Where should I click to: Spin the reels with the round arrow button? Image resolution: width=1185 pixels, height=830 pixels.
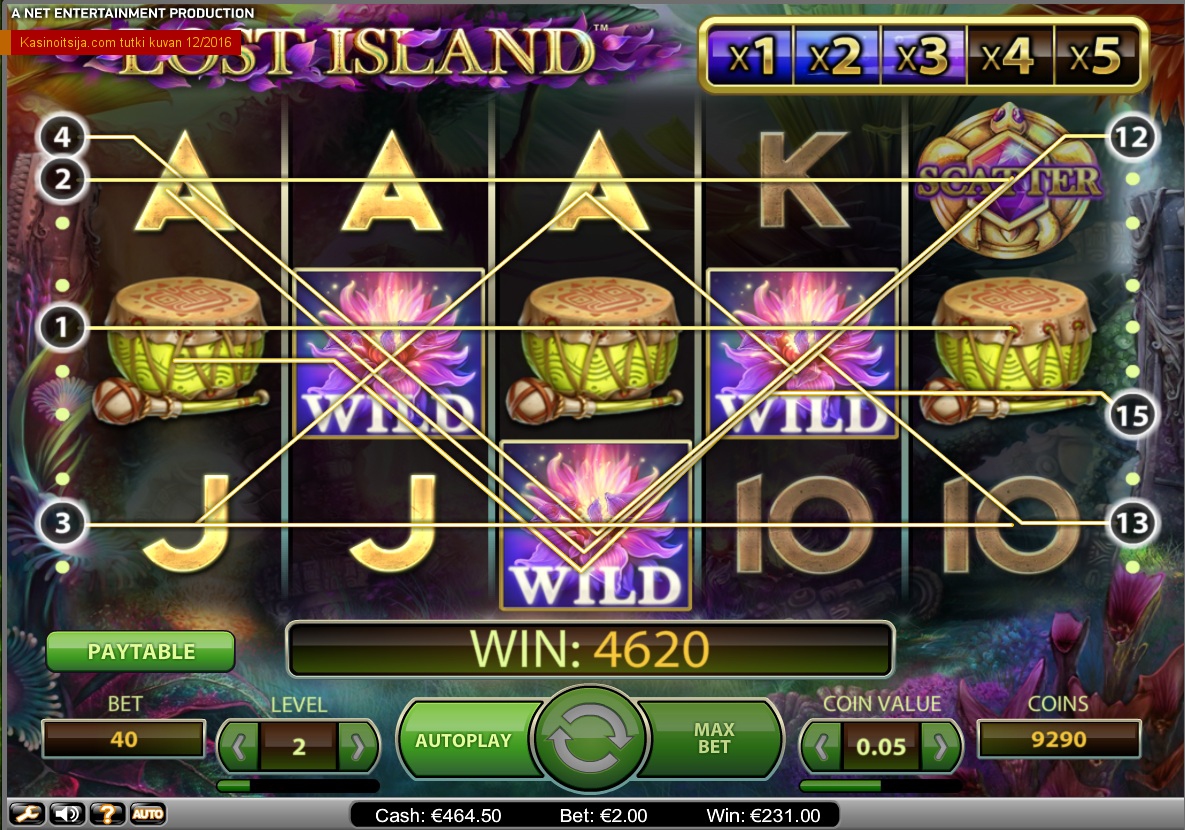tap(590, 740)
